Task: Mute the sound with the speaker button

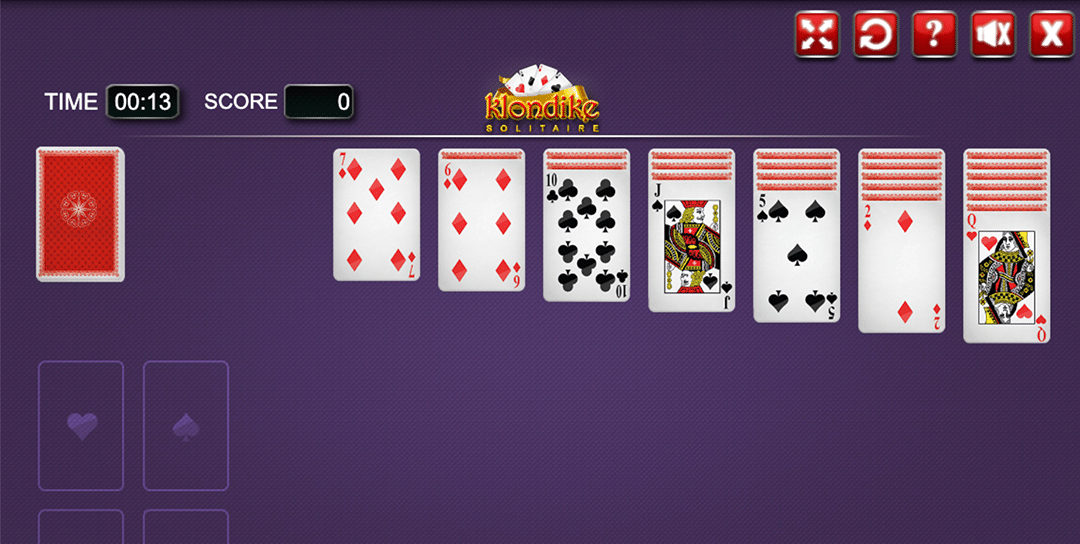Action: [993, 35]
